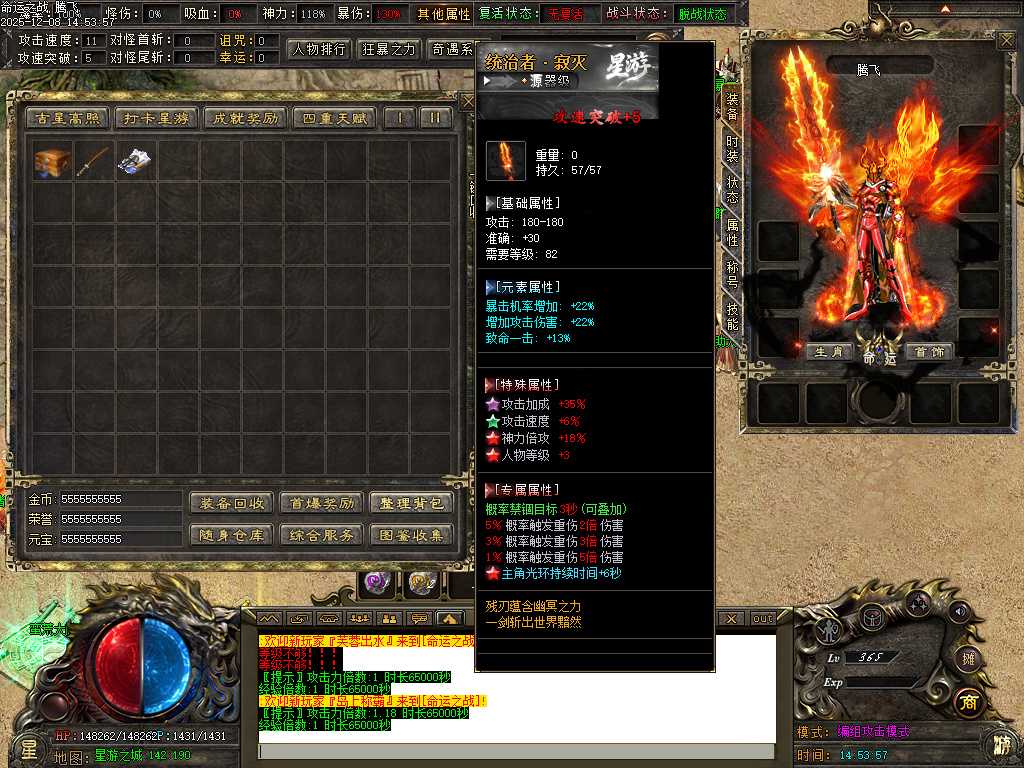Select the blue-white scroll item in the bag

click(134, 162)
